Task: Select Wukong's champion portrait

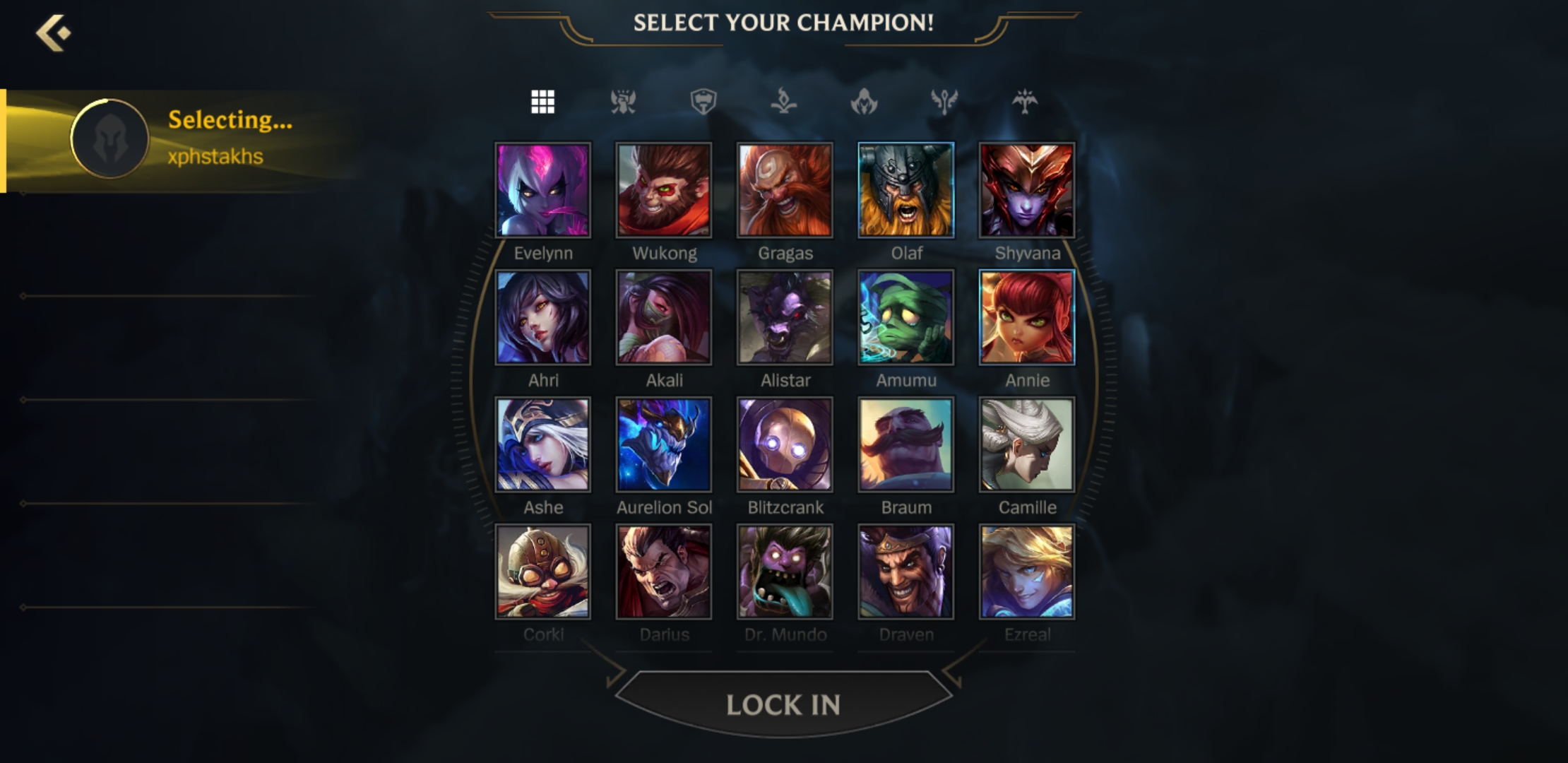Action: pyautogui.click(x=664, y=189)
